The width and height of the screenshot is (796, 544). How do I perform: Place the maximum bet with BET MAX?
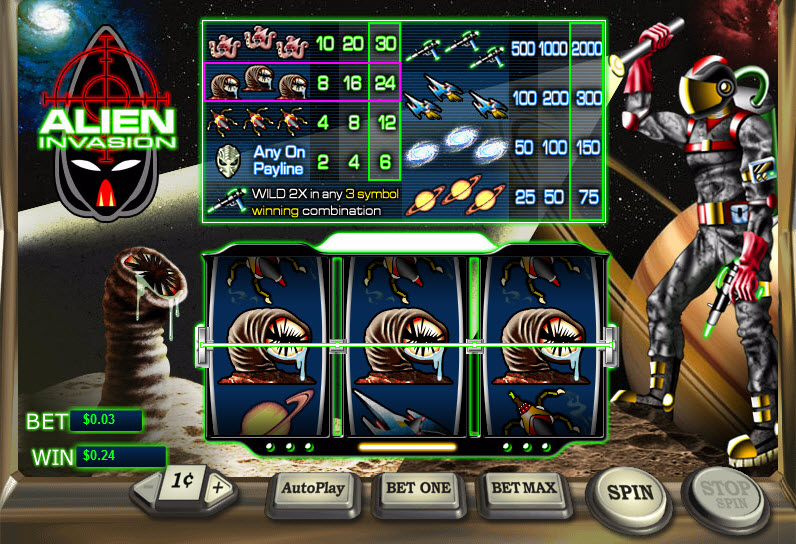tap(525, 488)
